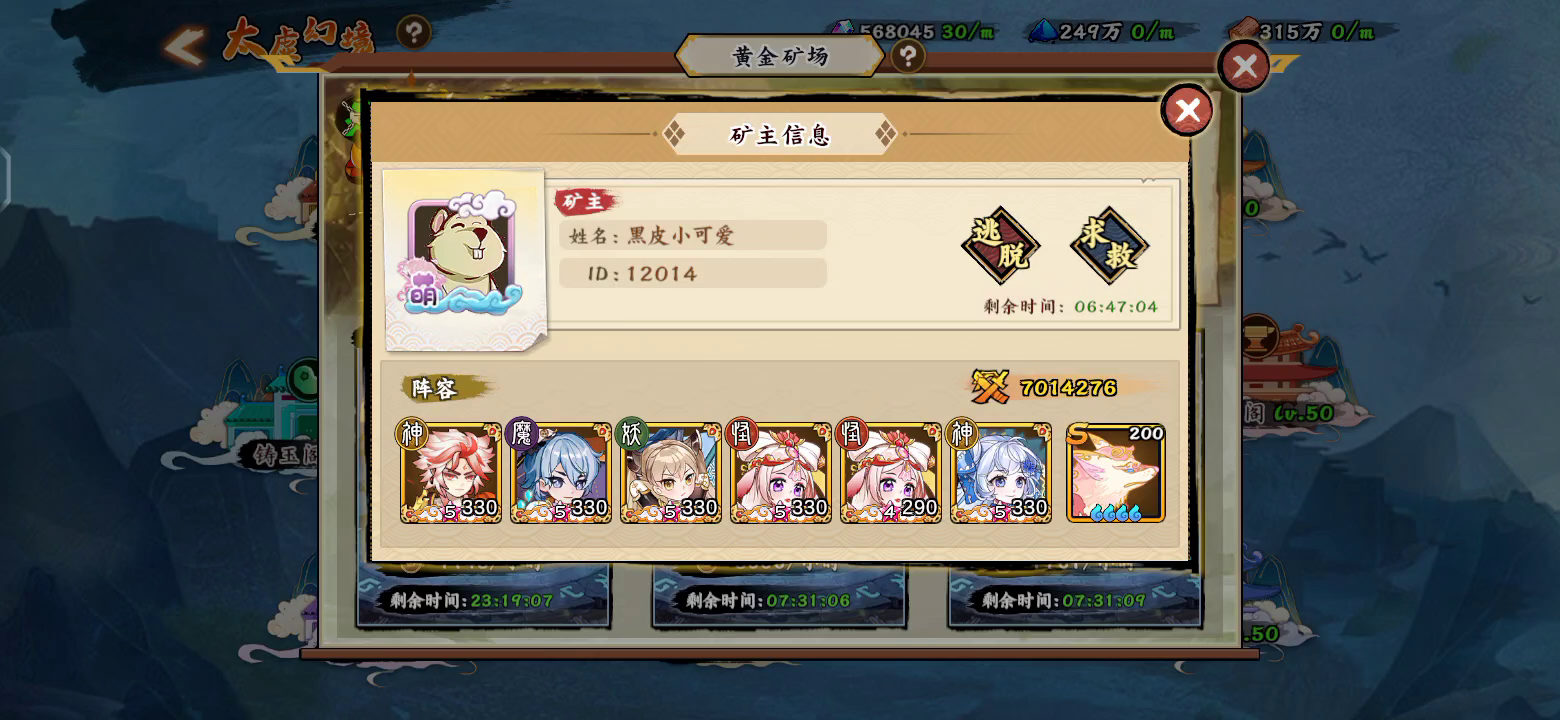Select the 妖 character card
The width and height of the screenshot is (1560, 720).
pyautogui.click(x=670, y=470)
